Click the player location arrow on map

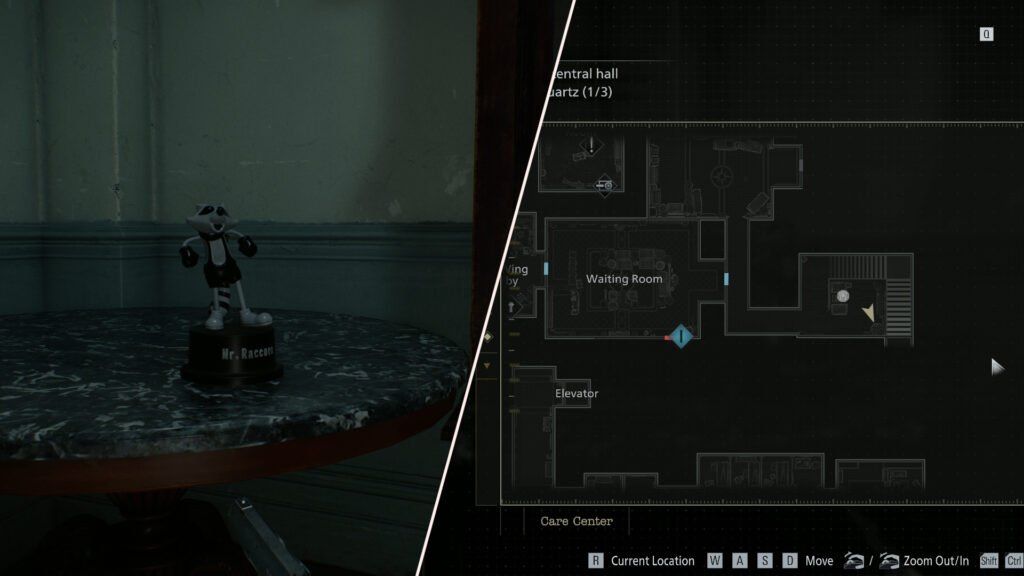pos(868,313)
